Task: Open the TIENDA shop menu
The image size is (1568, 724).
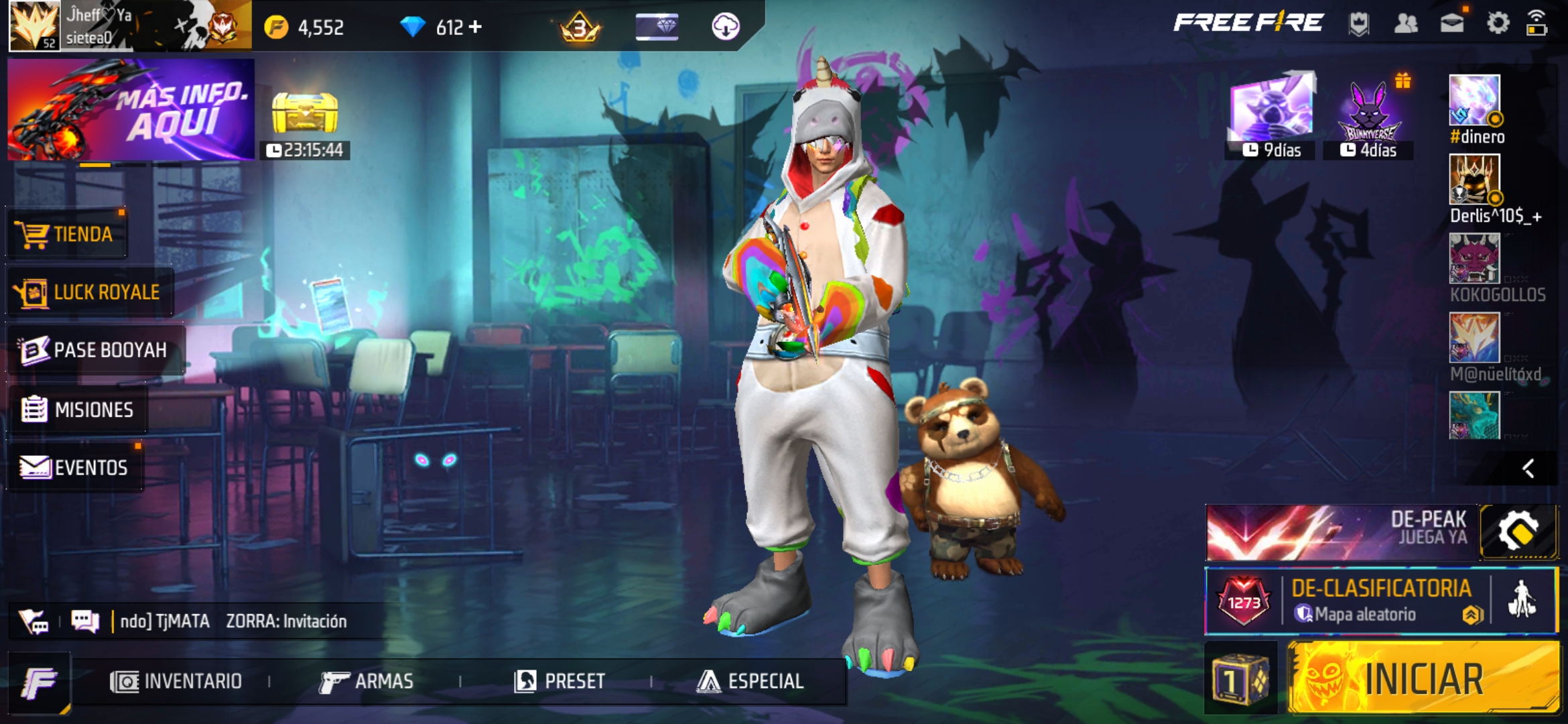Action: pos(67,235)
